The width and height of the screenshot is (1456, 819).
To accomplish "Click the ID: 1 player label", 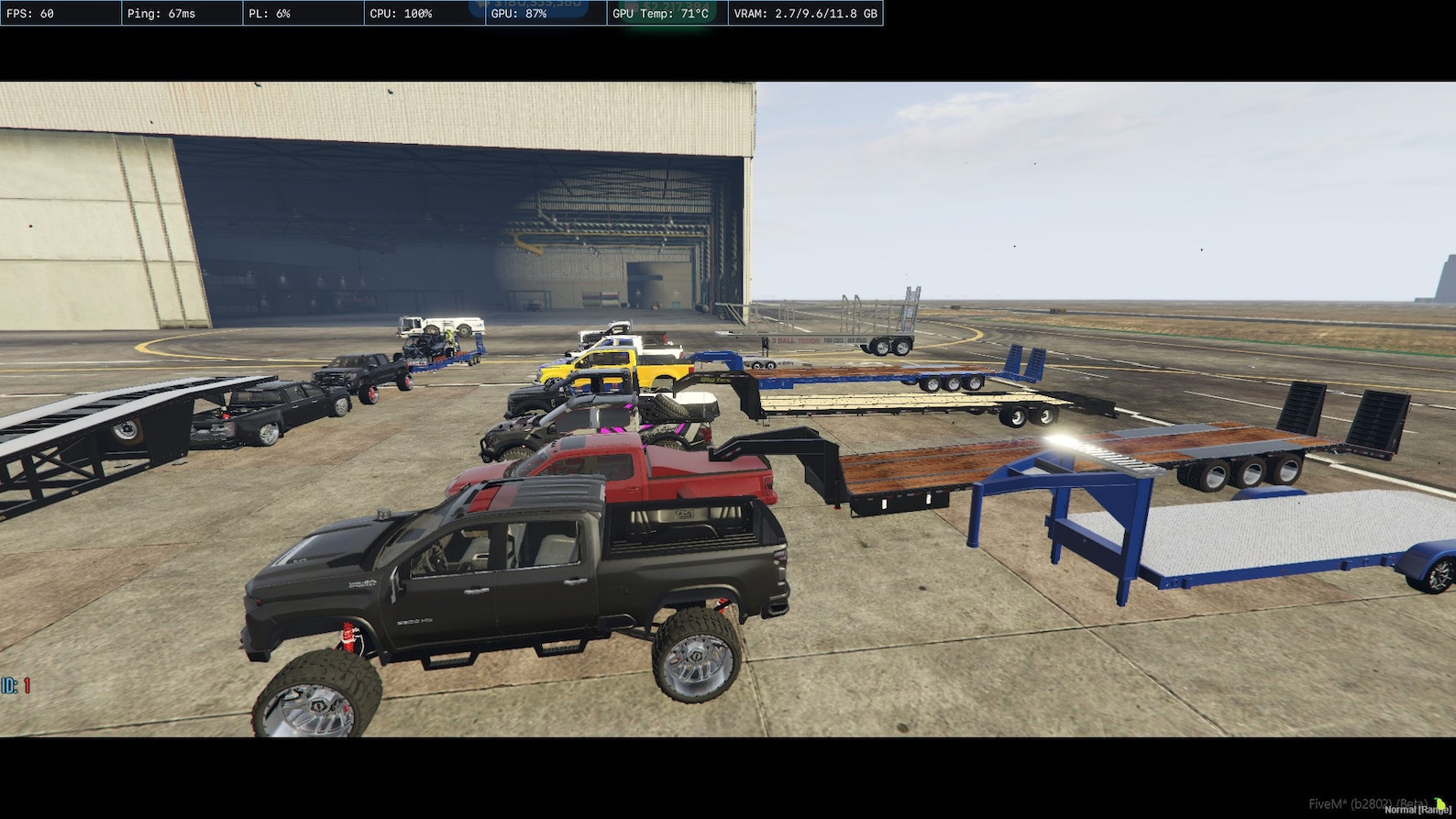I will coord(14,684).
